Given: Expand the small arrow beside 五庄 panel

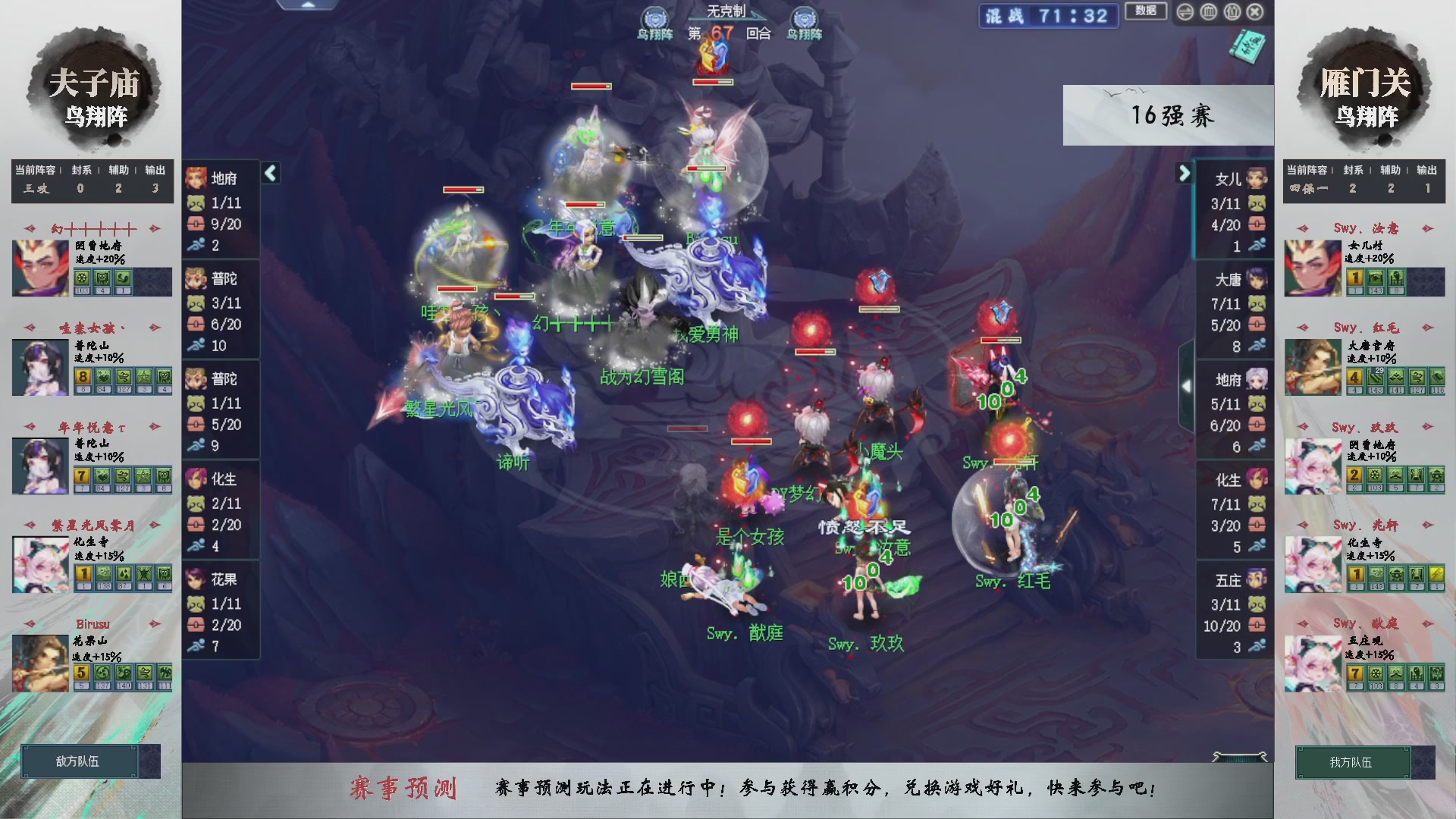Looking at the screenshot, I should coord(1188,385).
